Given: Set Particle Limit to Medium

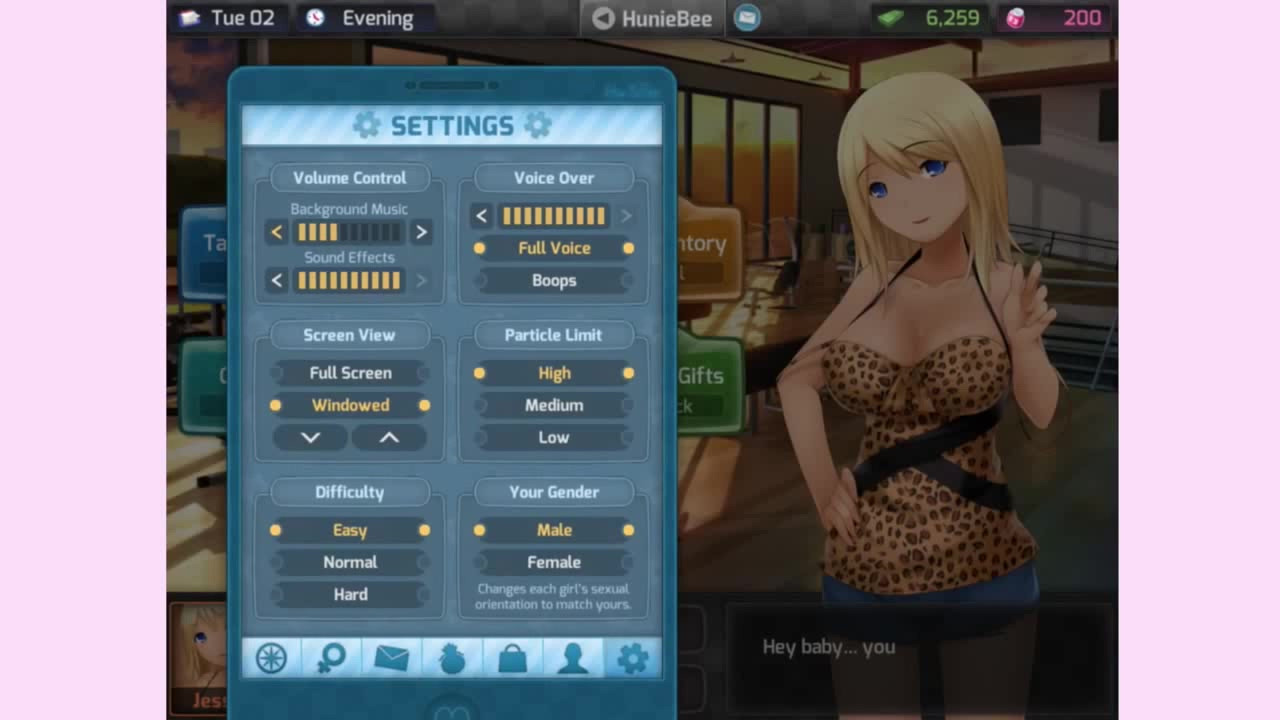Looking at the screenshot, I should tap(554, 405).
